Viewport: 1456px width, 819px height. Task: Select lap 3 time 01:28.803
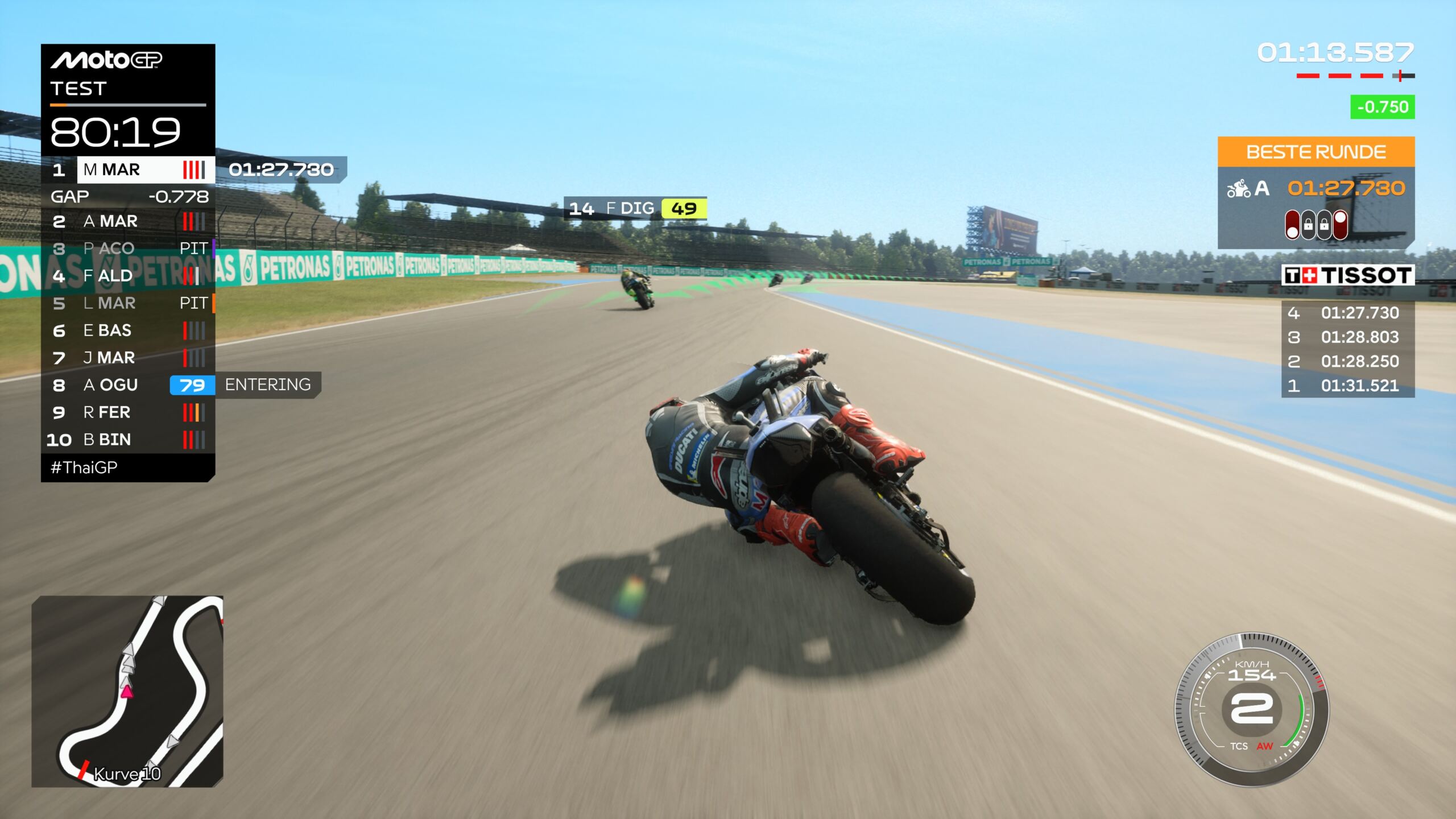tap(1348, 337)
